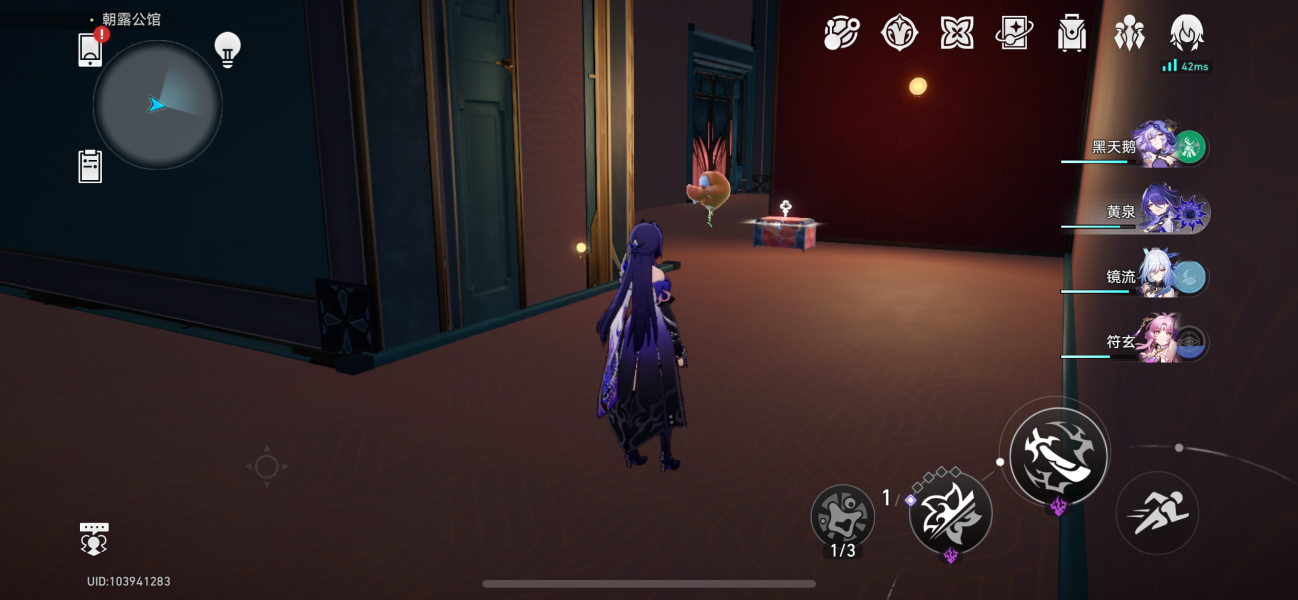The height and width of the screenshot is (600, 1298).
Task: Switch to party member 黑天鹅
Action: coord(1160,147)
